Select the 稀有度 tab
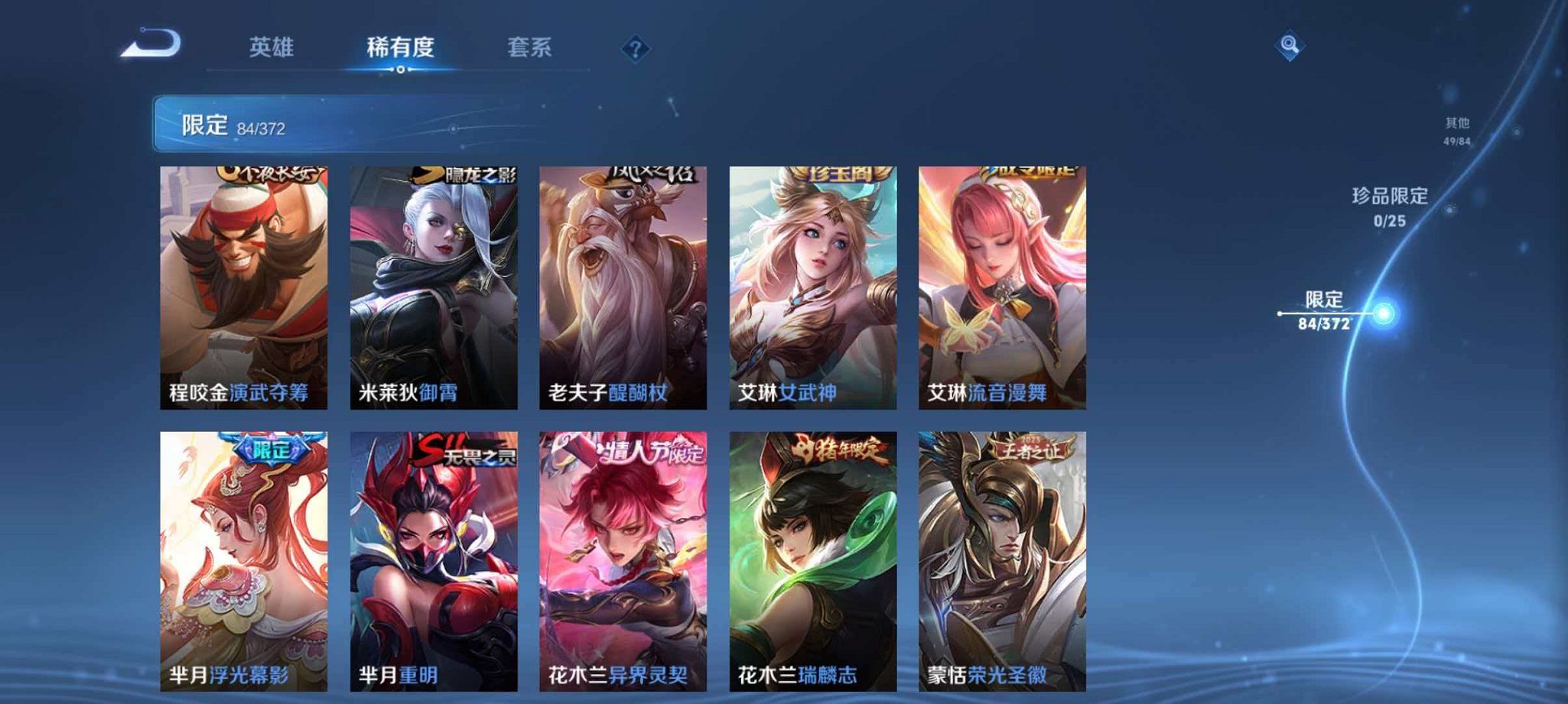 click(x=401, y=47)
